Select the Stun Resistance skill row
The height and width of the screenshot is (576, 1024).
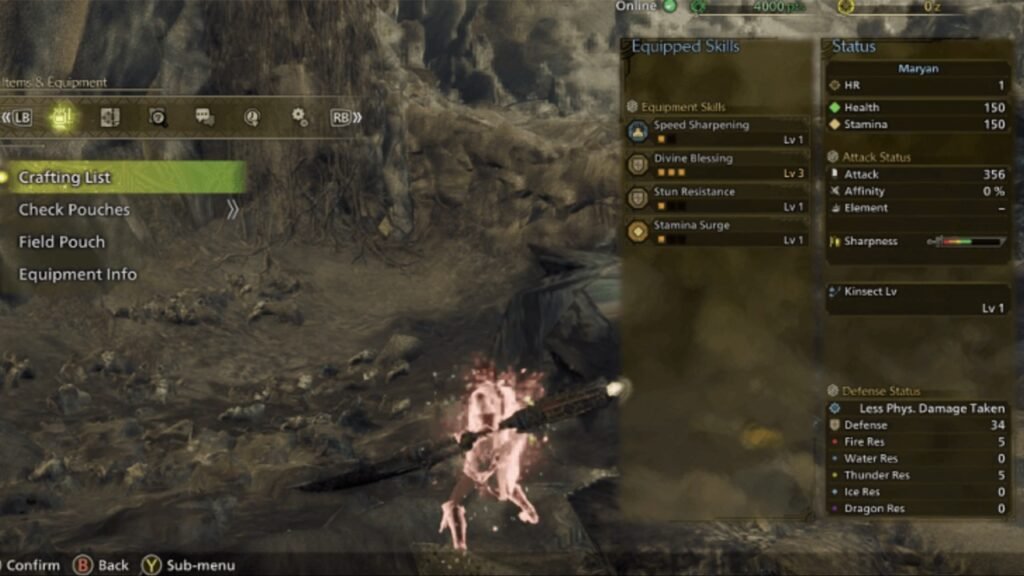tap(717, 198)
